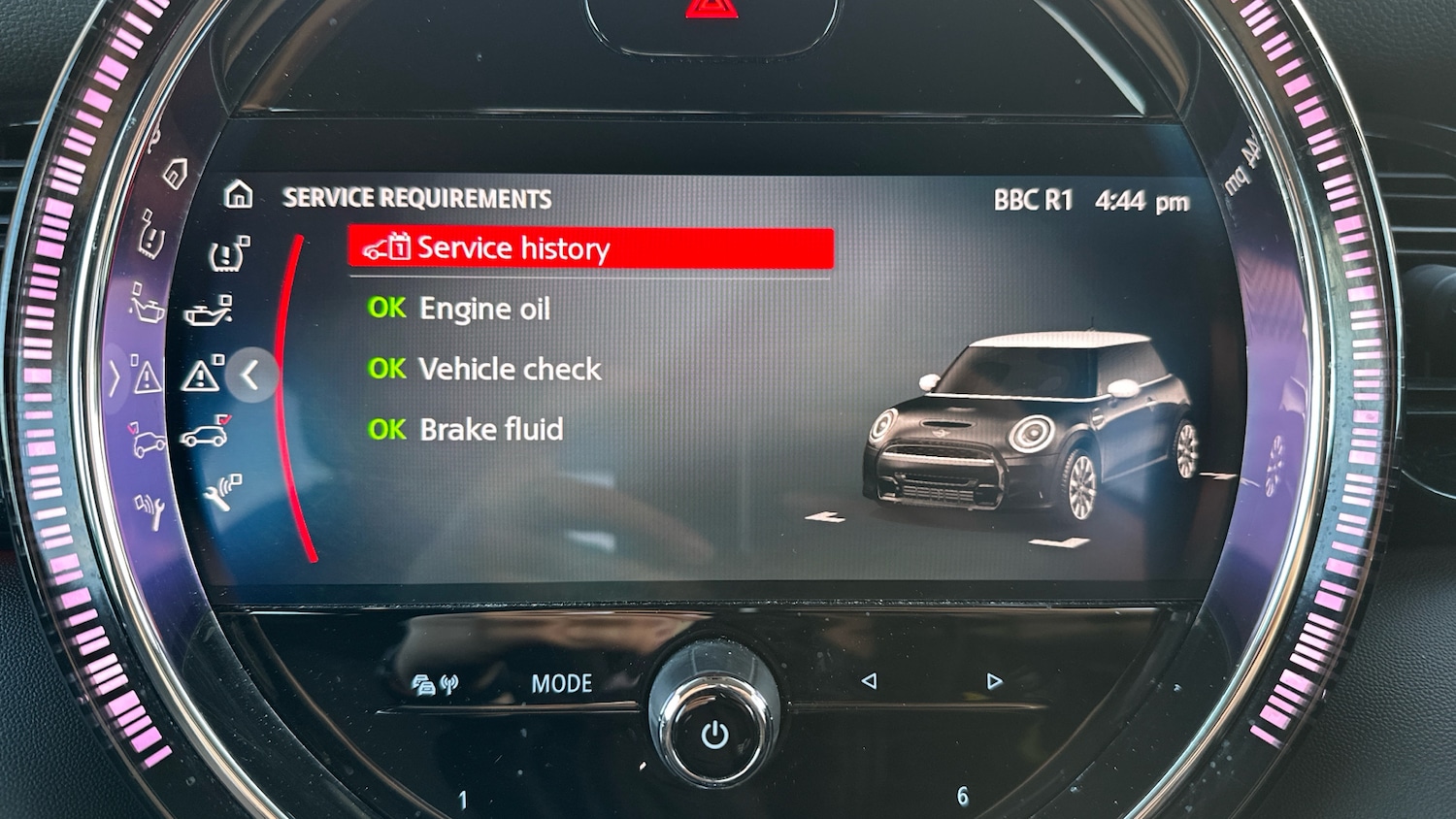
Task: Click the back chevron arrow
Action: tap(250, 375)
